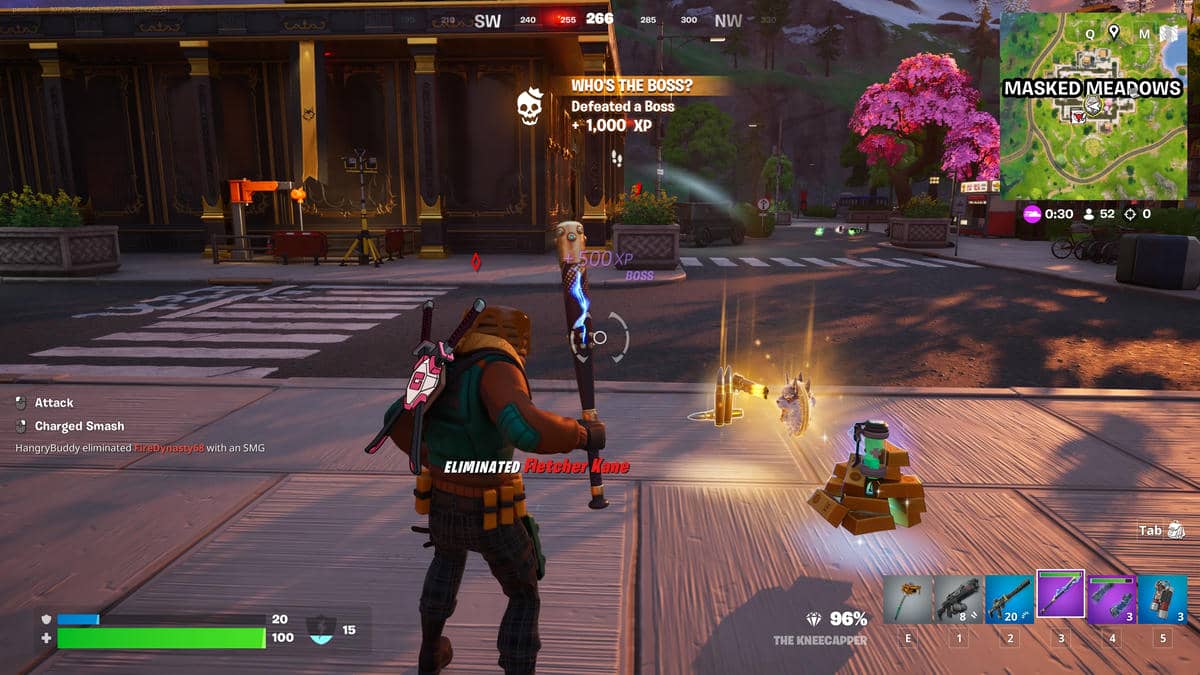Screen dimensions: 1200x675
Task: Click the red boss medallion marker on minimap
Action: point(1078,117)
